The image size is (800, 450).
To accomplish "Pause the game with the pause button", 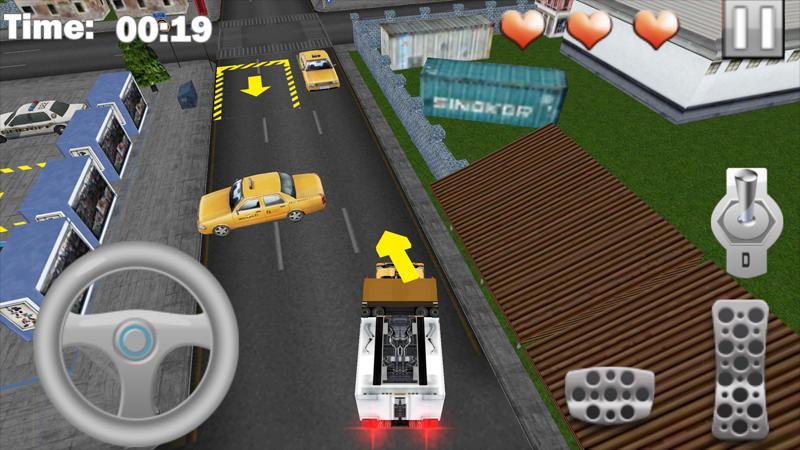I will pos(753,28).
